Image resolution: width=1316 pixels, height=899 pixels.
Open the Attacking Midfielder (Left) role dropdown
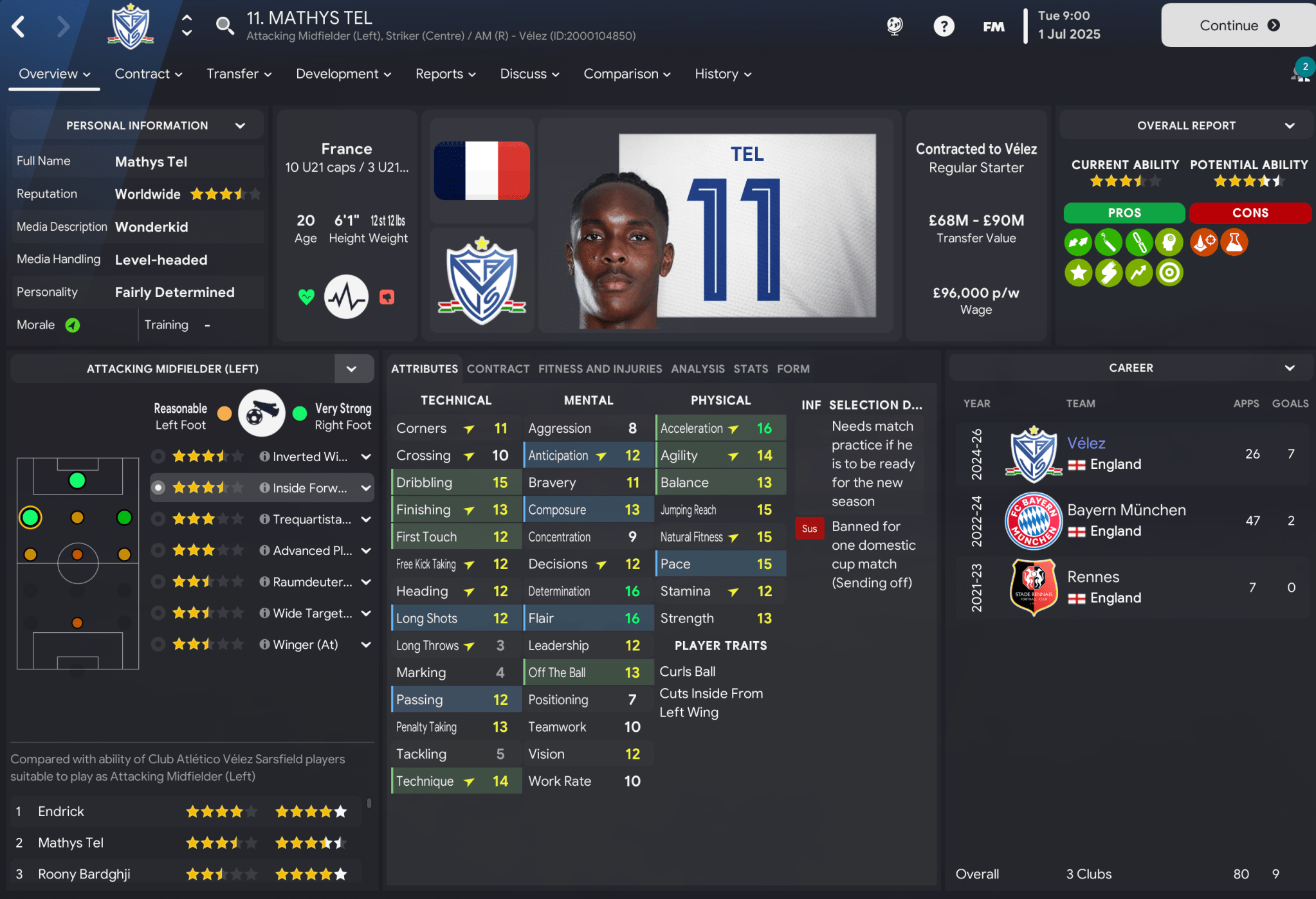[x=352, y=368]
